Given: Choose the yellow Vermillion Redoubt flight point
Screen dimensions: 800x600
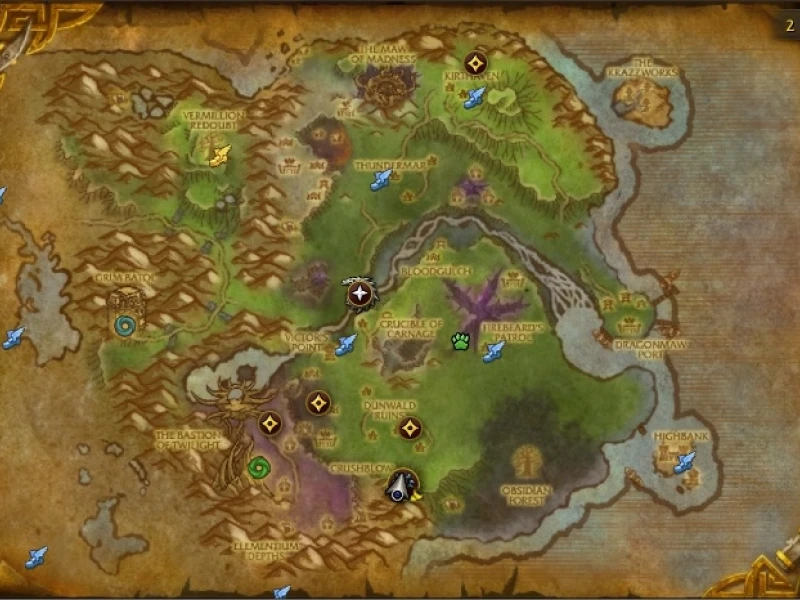Looking at the screenshot, I should (x=220, y=154).
